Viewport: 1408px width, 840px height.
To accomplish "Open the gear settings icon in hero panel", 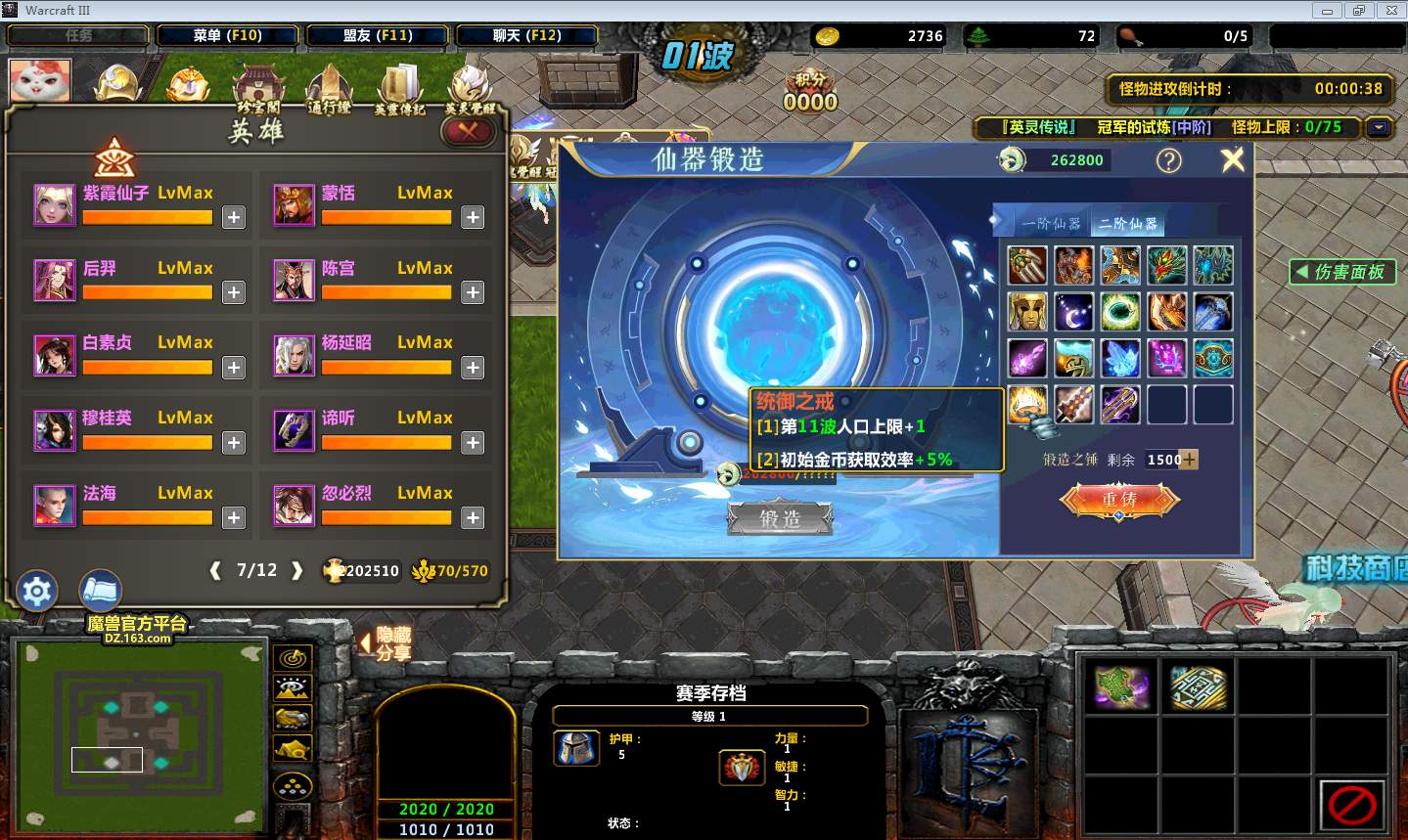I will click(x=37, y=591).
